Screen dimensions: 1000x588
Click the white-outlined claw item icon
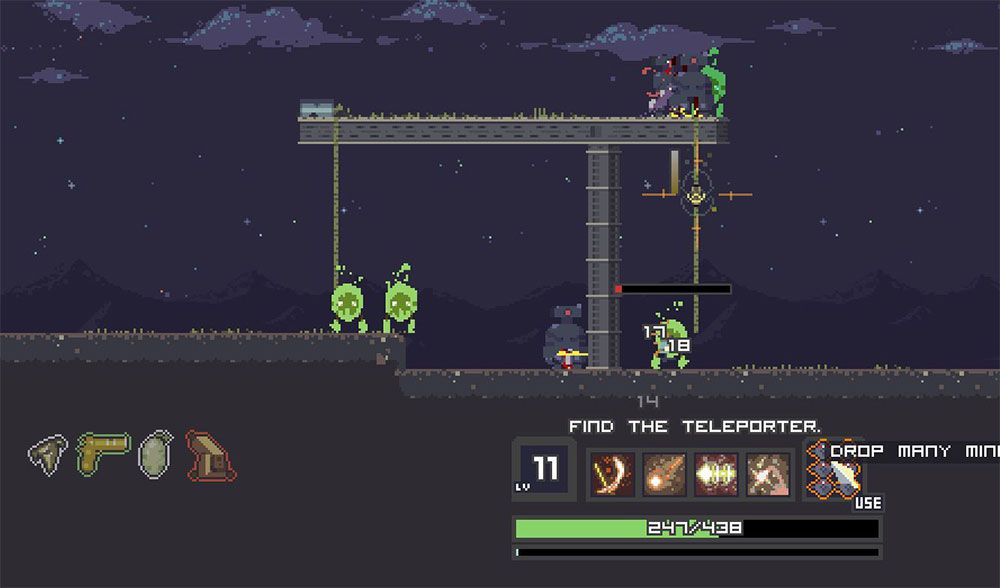(47, 453)
